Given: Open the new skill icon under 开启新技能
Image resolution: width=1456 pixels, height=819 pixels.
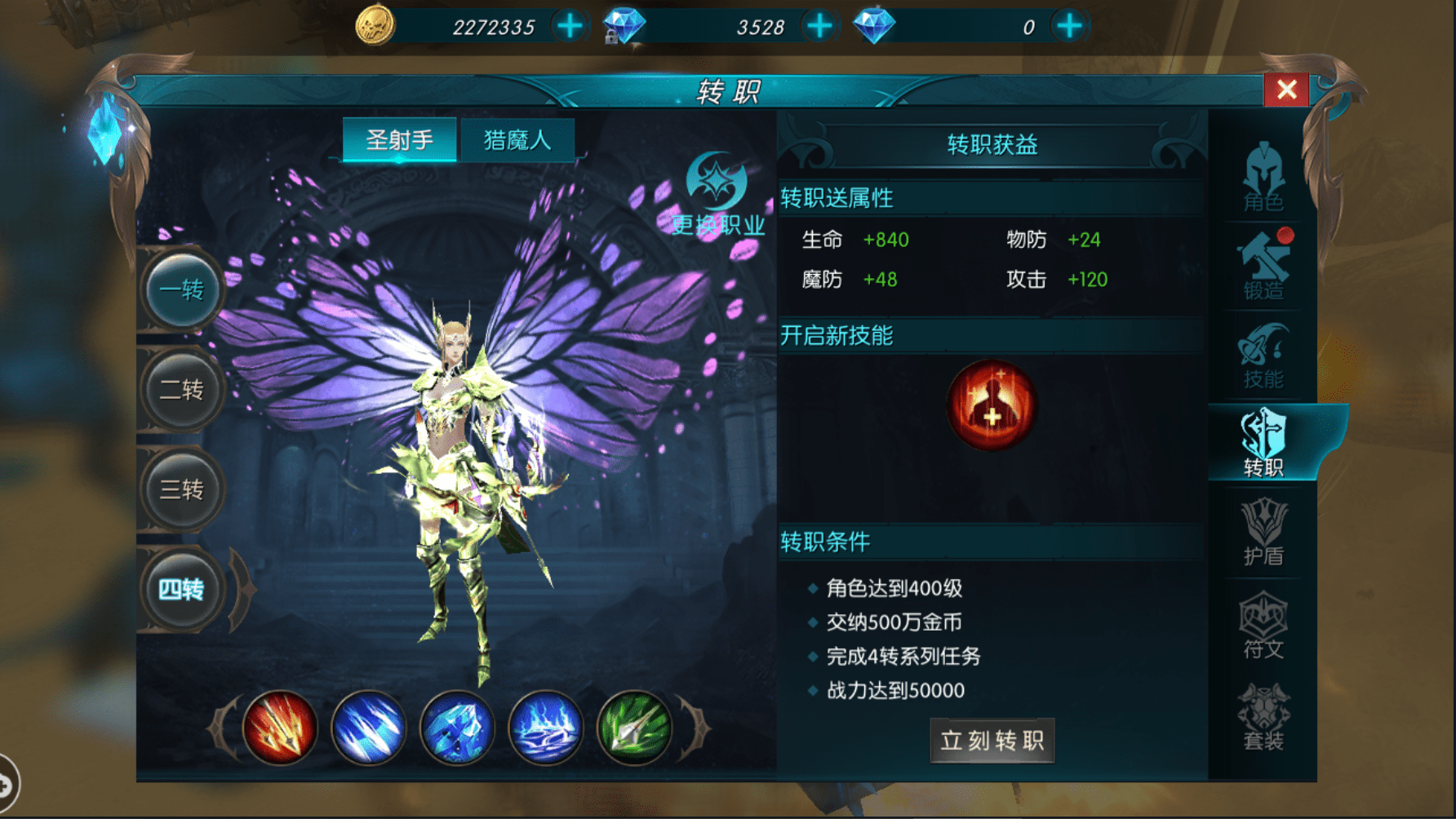Looking at the screenshot, I should point(990,405).
